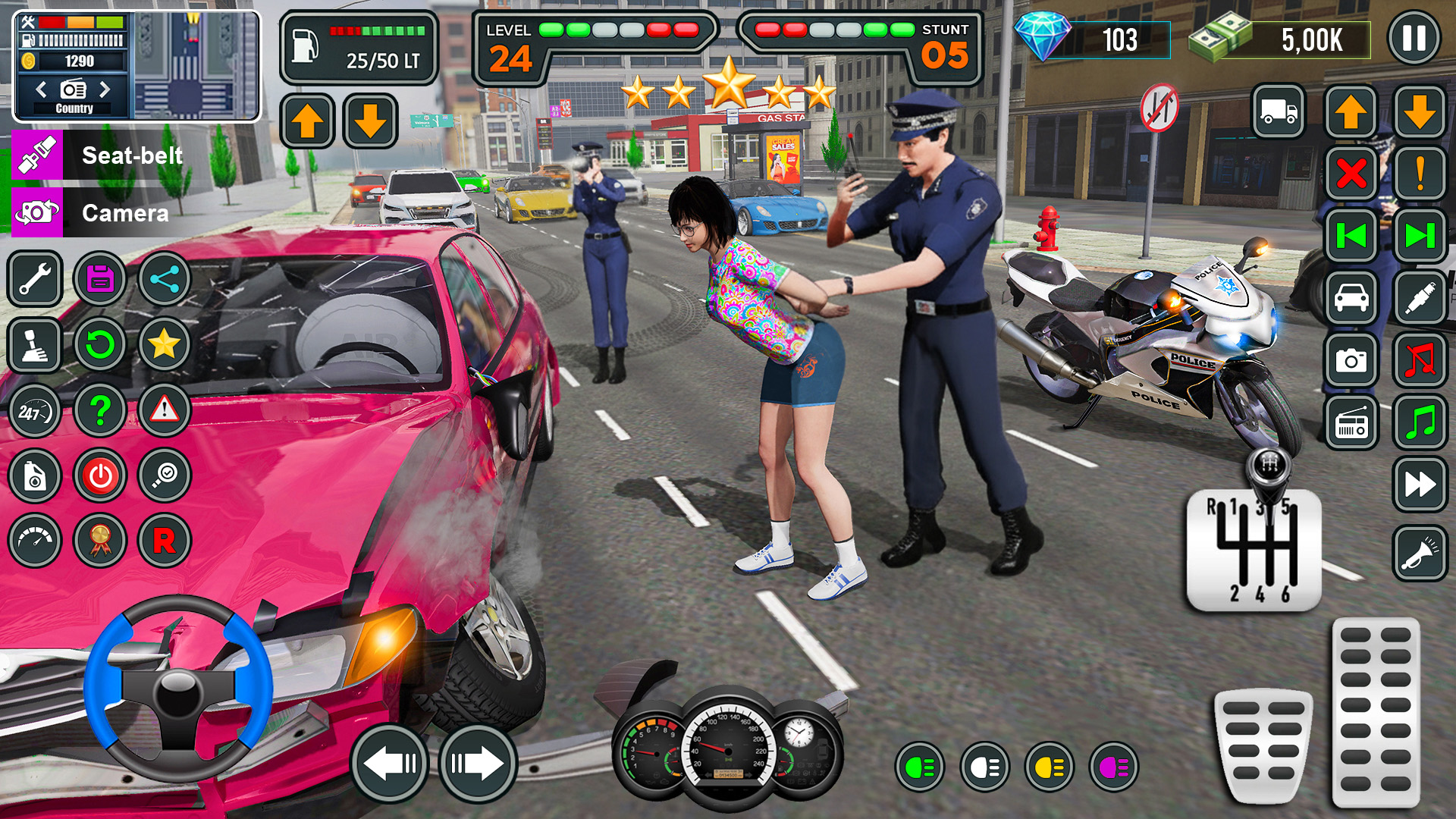Save game progress using the floppy disk icon
The width and height of the screenshot is (1456, 819).
click(99, 279)
